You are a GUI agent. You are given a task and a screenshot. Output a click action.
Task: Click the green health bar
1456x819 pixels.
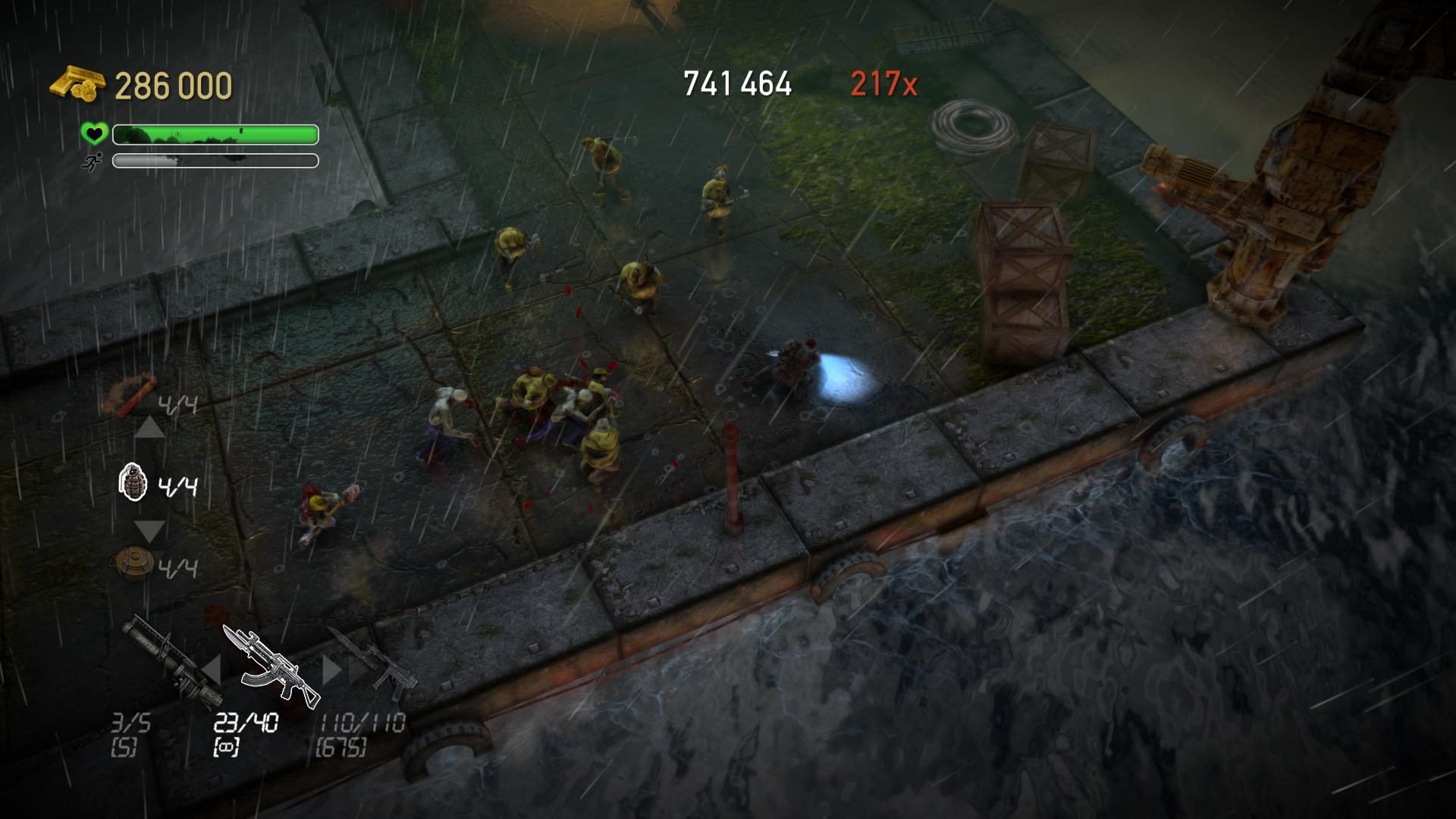click(x=215, y=134)
